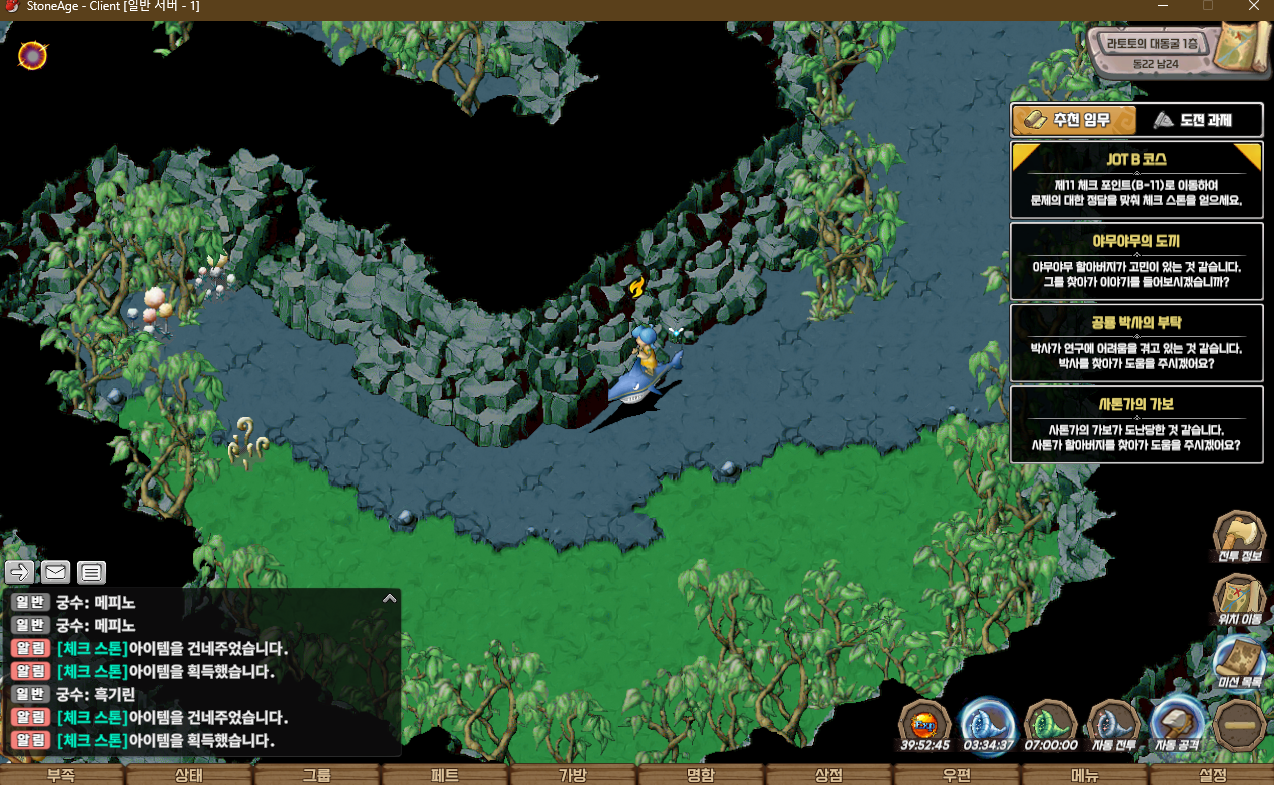1274x785 pixels.
Task: Click the envelope button above the chat
Action: (x=55, y=572)
